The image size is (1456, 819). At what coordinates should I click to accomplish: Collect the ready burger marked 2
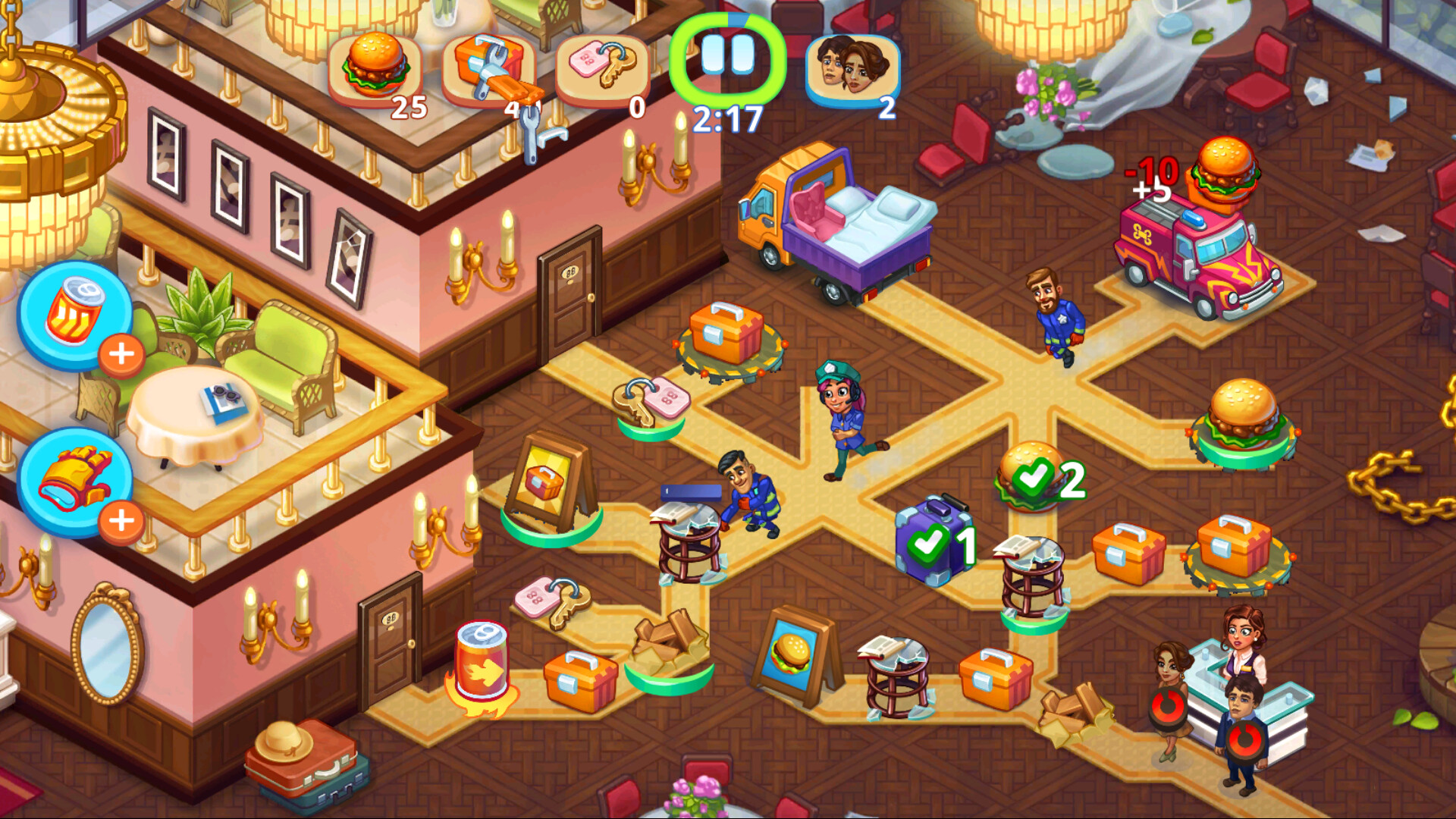pyautogui.click(x=1028, y=478)
